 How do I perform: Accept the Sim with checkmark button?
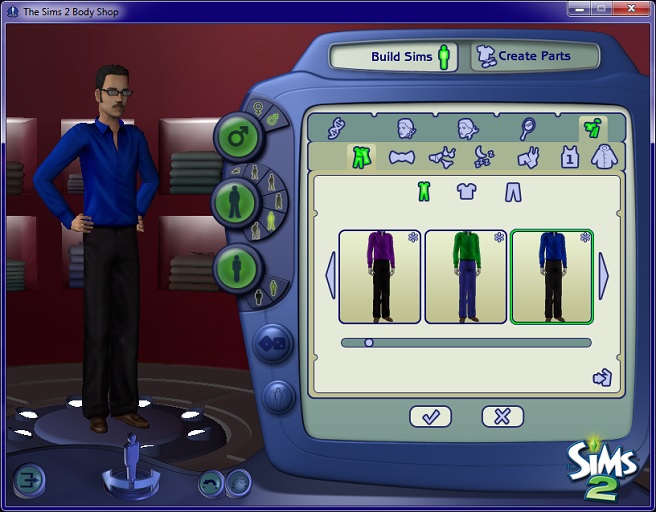[430, 417]
